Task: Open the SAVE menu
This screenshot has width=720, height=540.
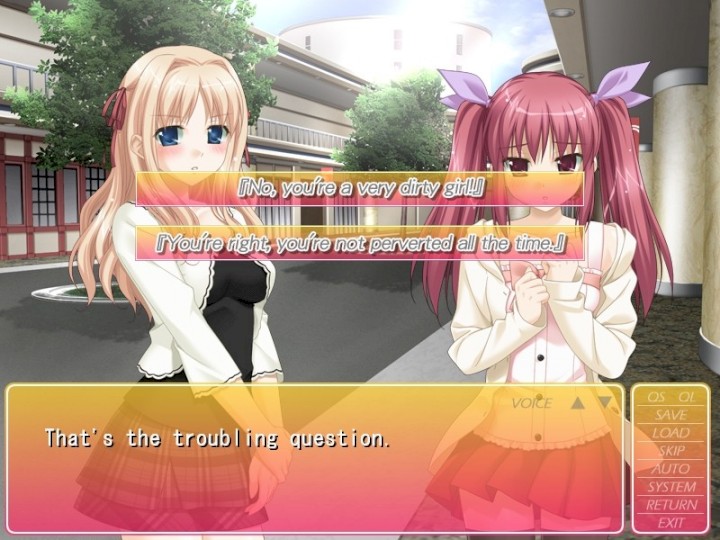Action: 671,415
